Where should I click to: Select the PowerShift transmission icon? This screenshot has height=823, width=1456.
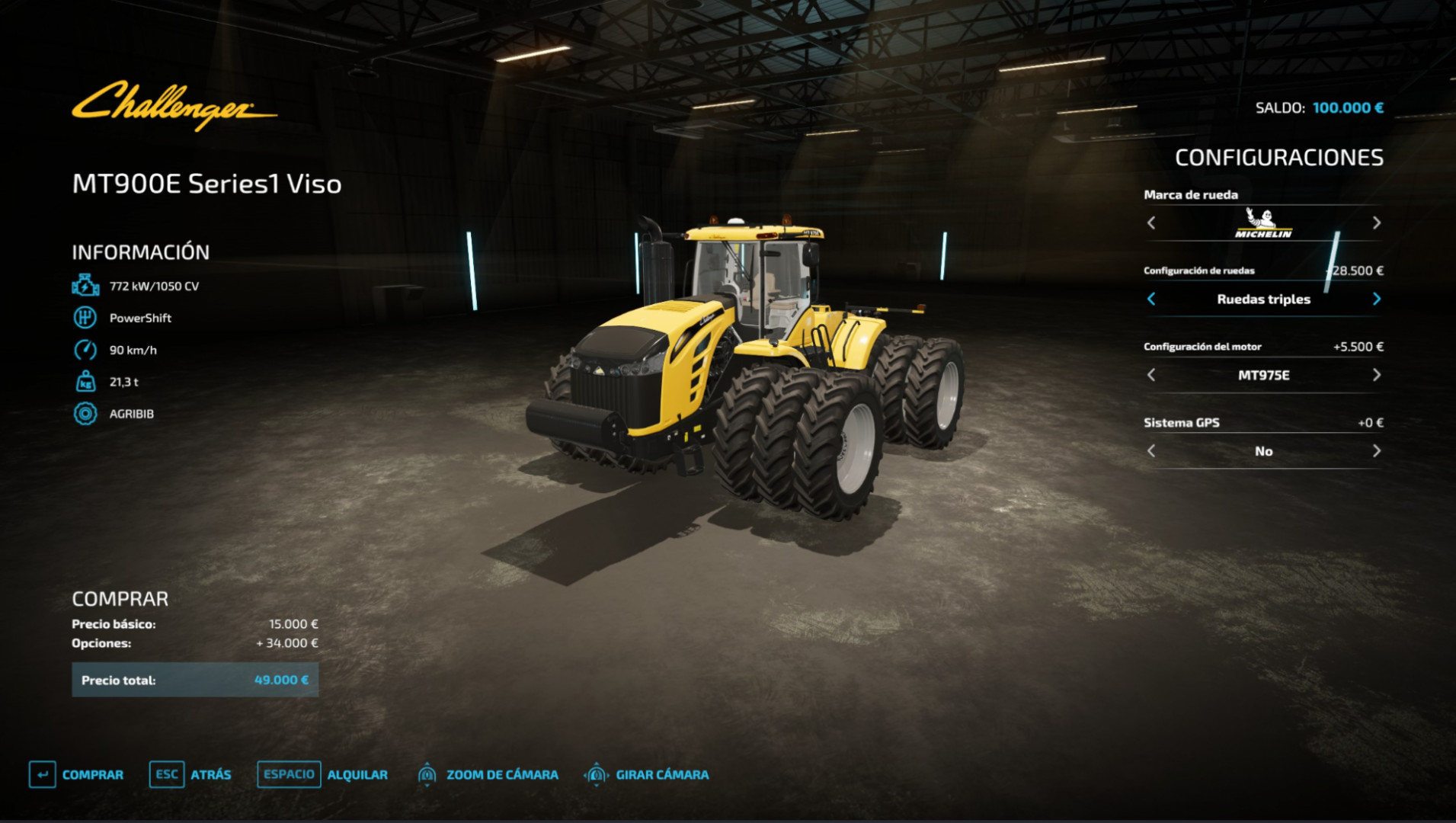click(86, 317)
